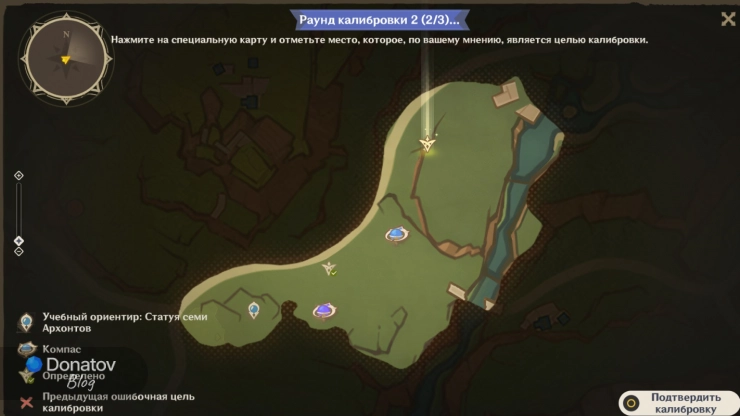Select the glowing star marker with light beam
The height and width of the screenshot is (416, 740).
point(429,145)
